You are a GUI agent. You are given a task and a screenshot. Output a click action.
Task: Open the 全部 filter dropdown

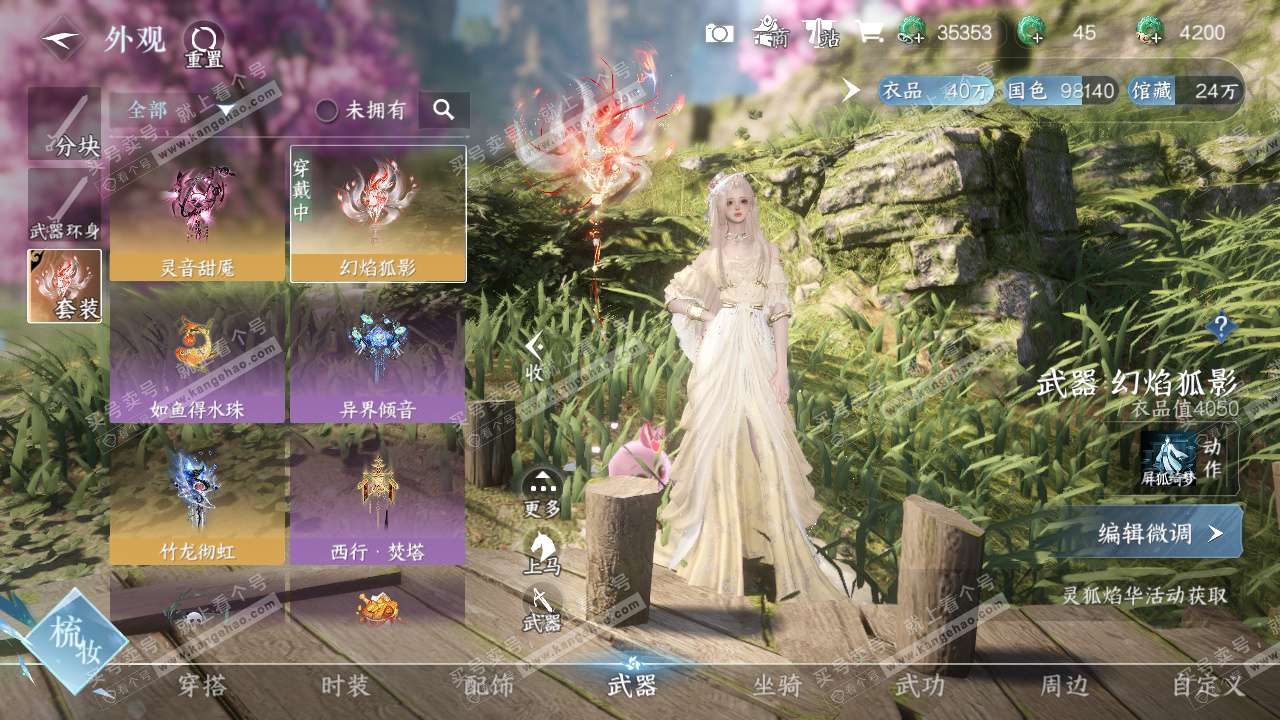pyautogui.click(x=180, y=110)
